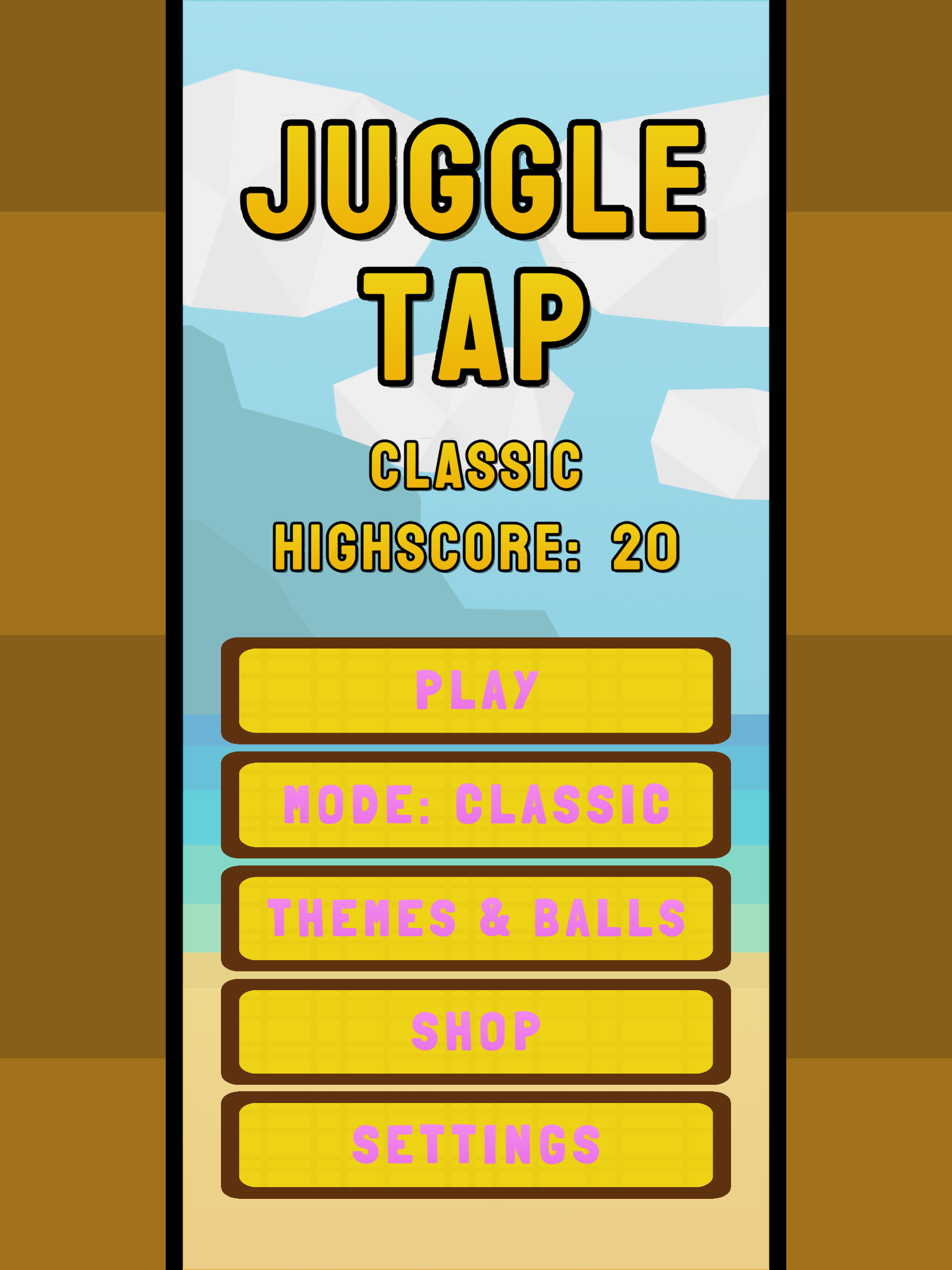
Task: Tap the CLASSIC HIGHSCORE: 20 text
Action: click(476, 547)
